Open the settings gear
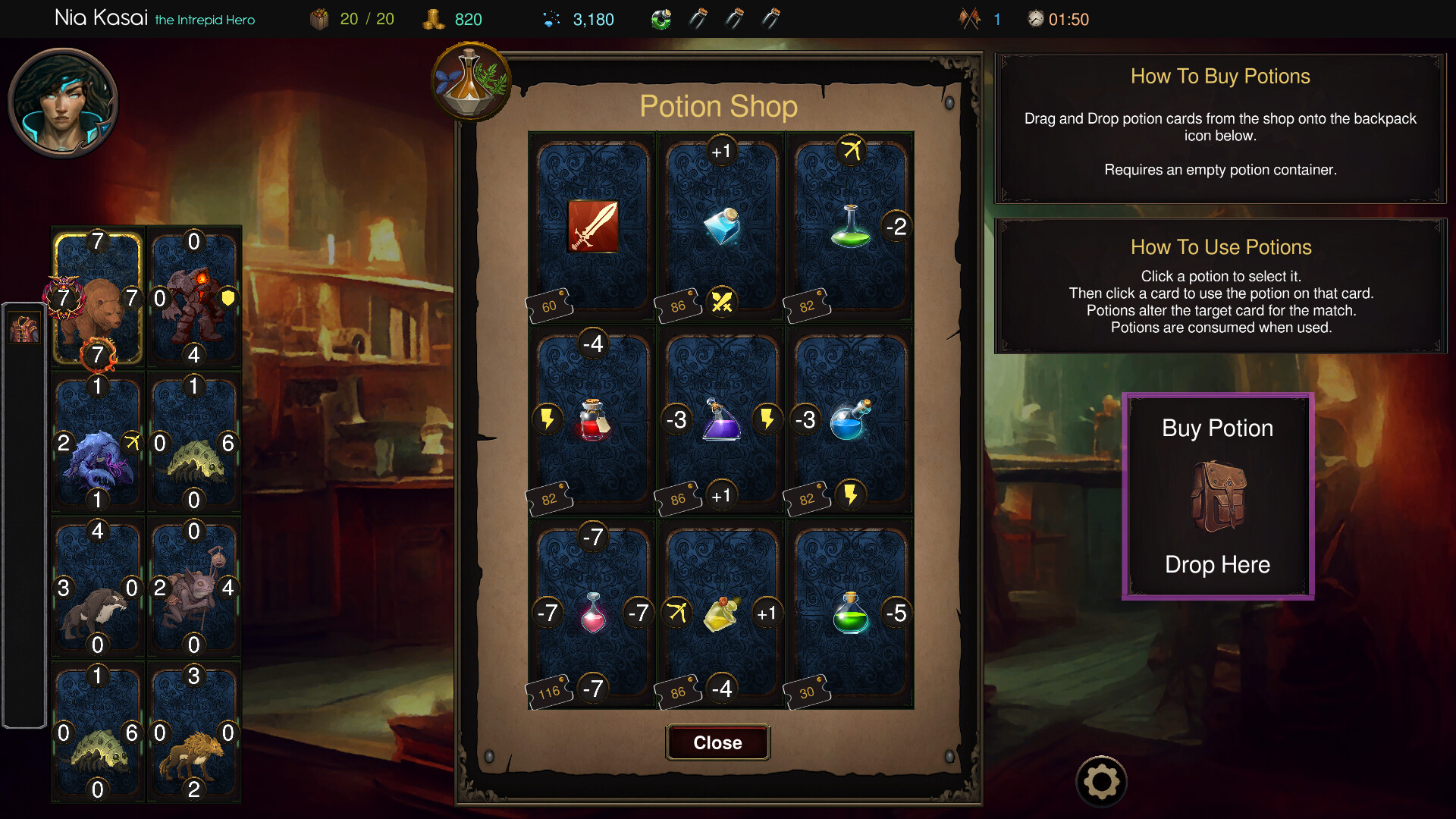The width and height of the screenshot is (1456, 819). coord(1101,780)
